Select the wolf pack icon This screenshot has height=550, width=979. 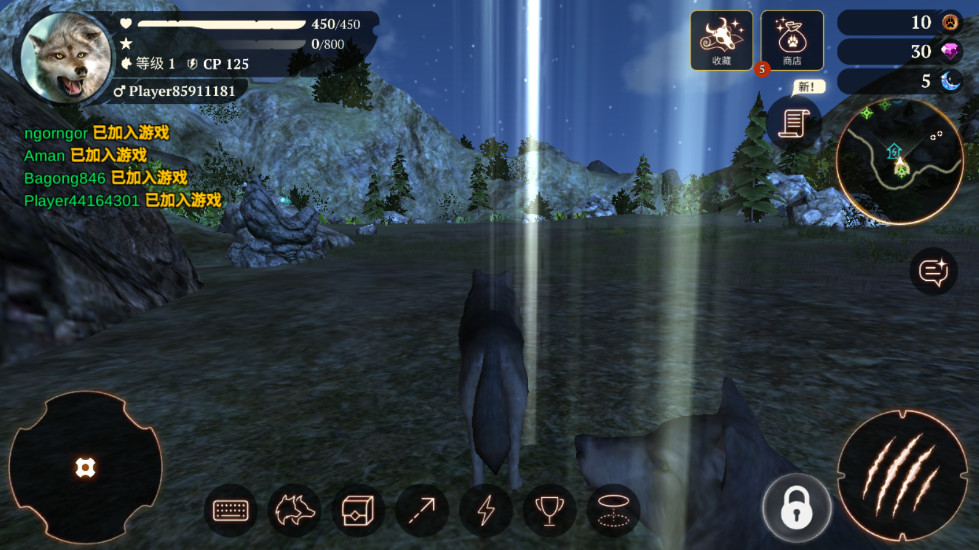click(294, 510)
